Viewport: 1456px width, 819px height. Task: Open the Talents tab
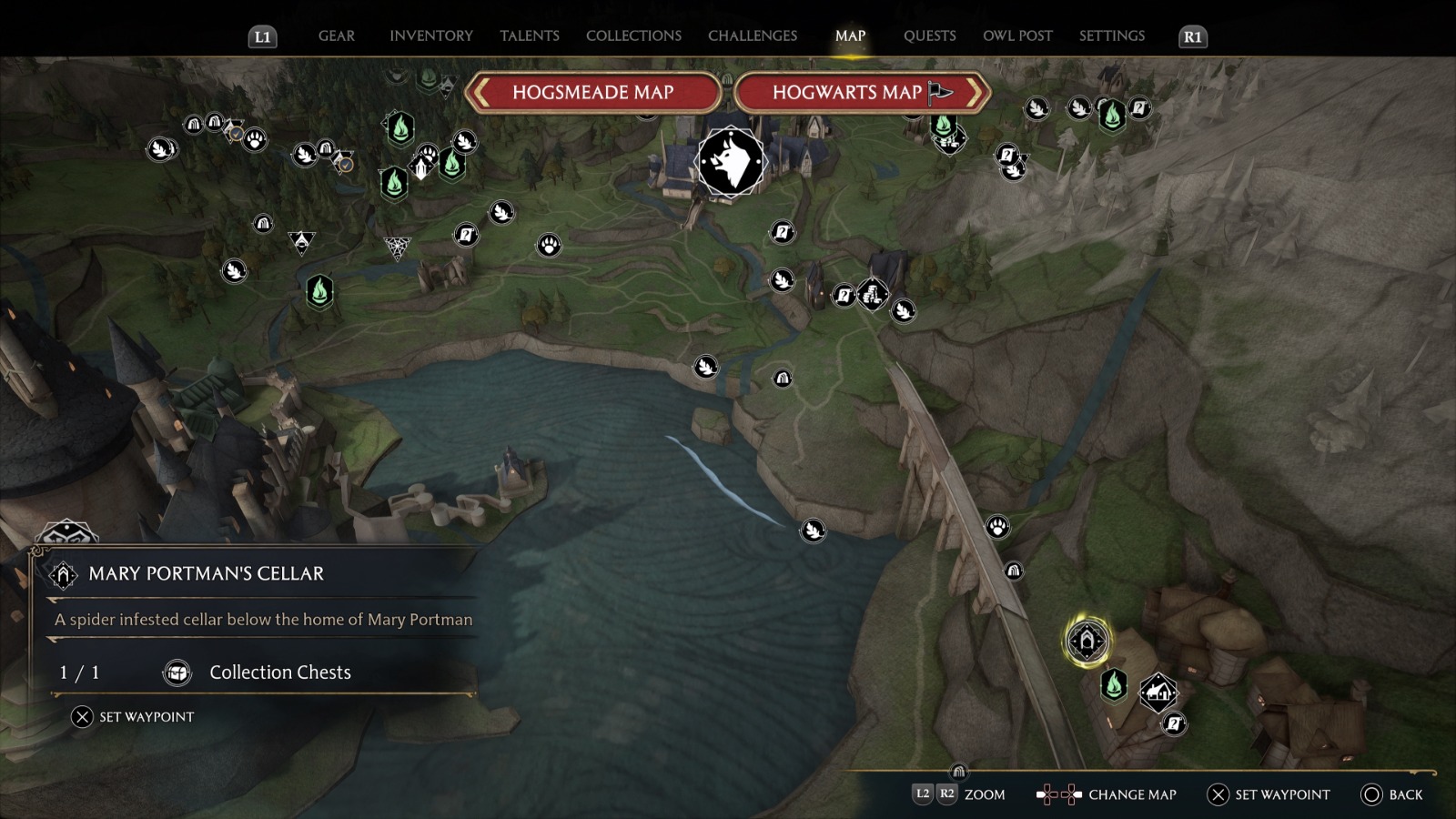tap(529, 36)
